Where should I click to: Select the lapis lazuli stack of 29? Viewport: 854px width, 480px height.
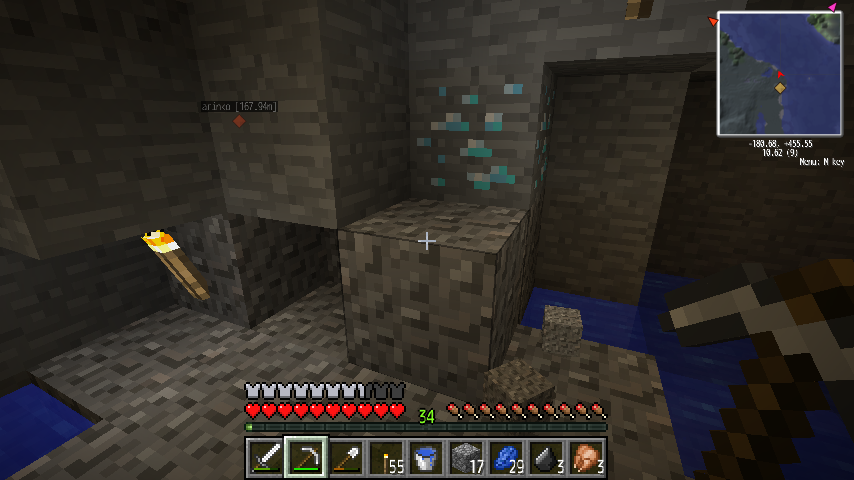click(505, 458)
